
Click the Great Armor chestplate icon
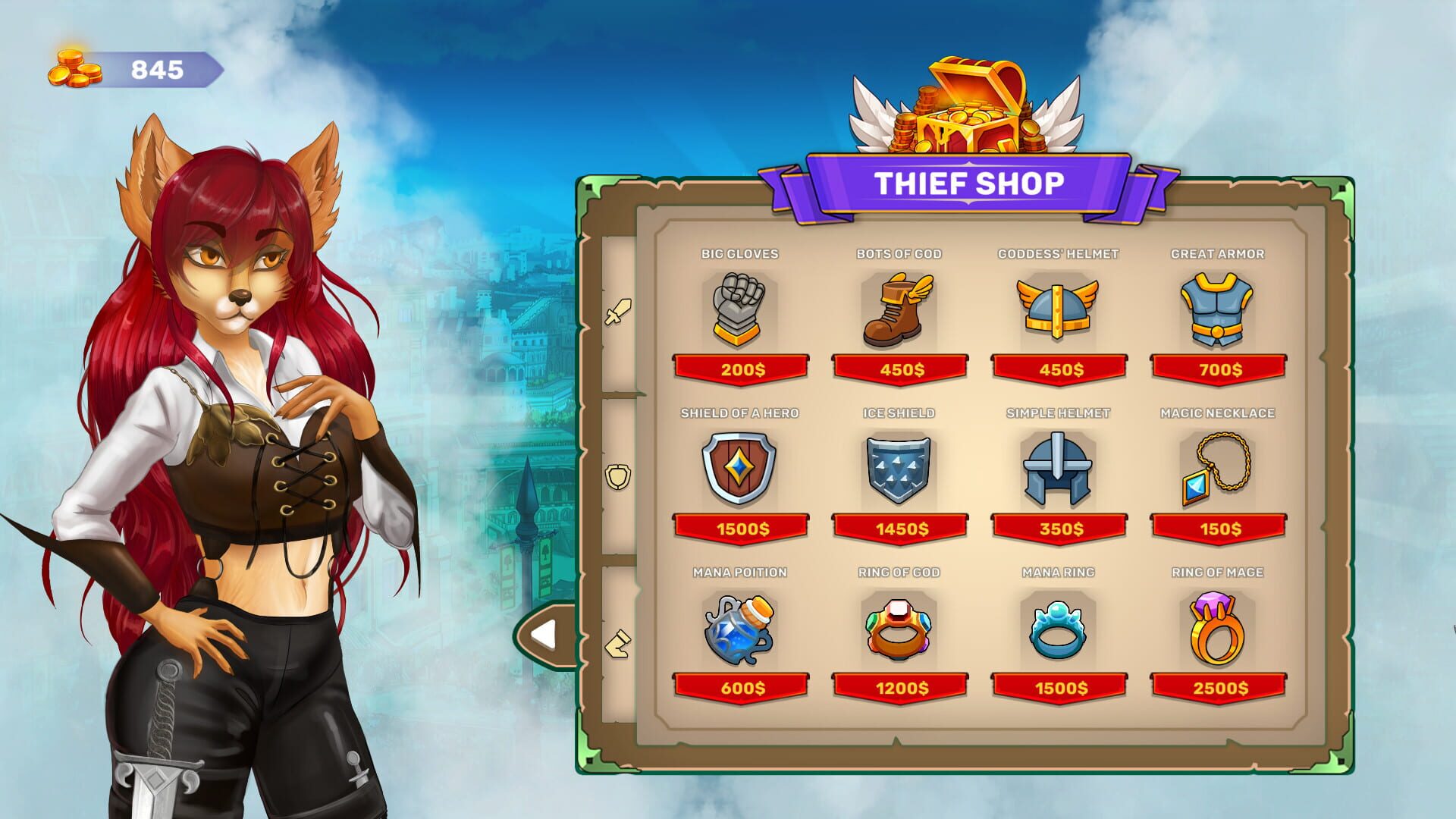tap(1217, 309)
